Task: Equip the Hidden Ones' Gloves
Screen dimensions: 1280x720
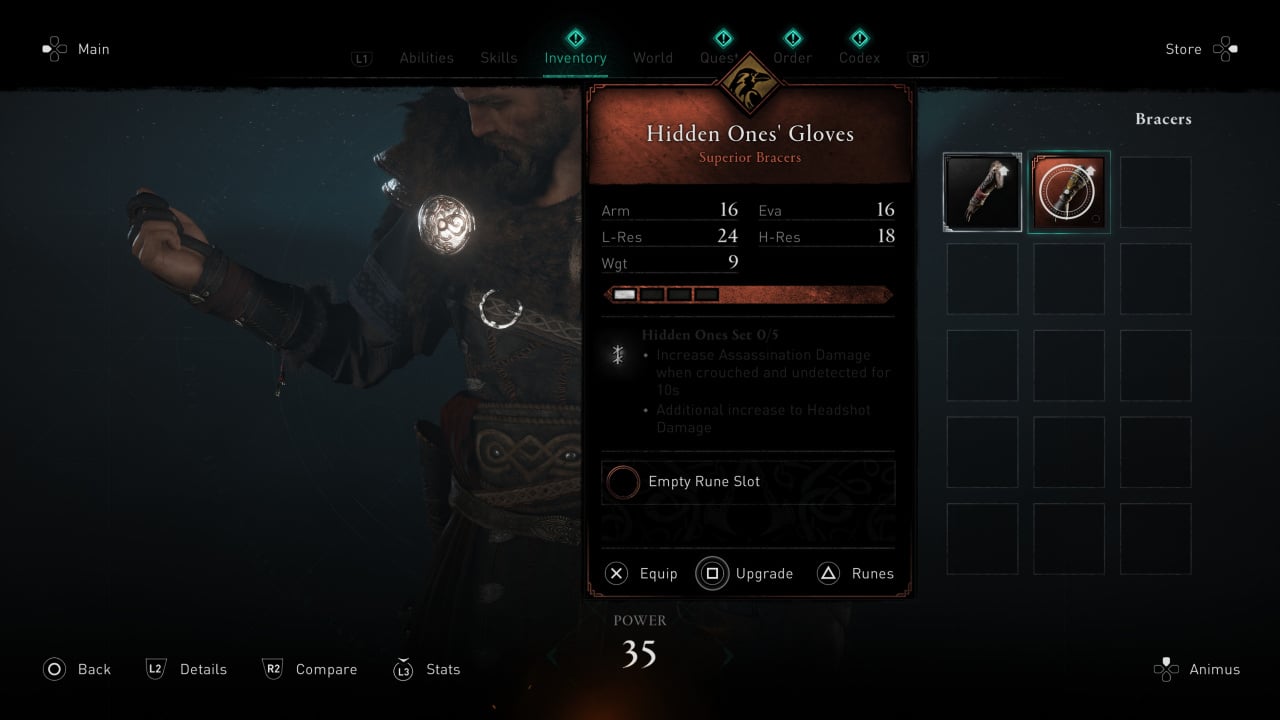Action: tap(642, 574)
